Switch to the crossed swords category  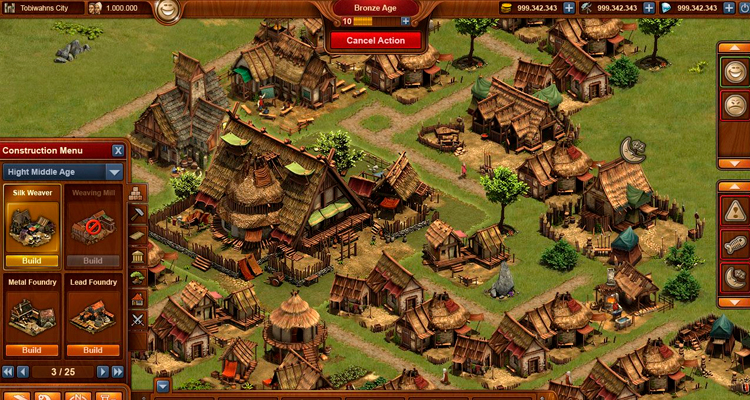click(x=137, y=320)
